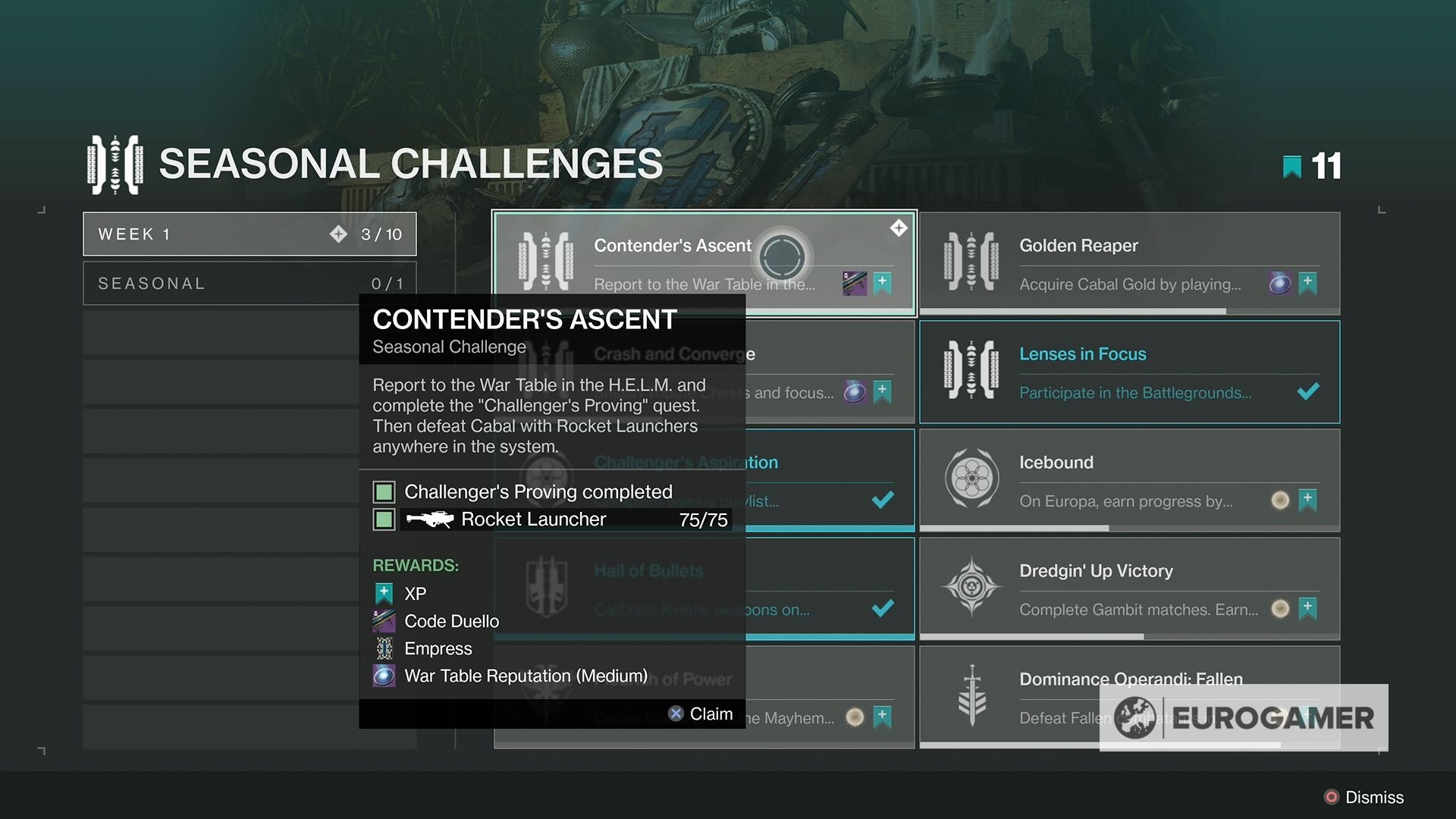
Task: Click the Icebound snowflake challenge icon
Action: click(973, 479)
